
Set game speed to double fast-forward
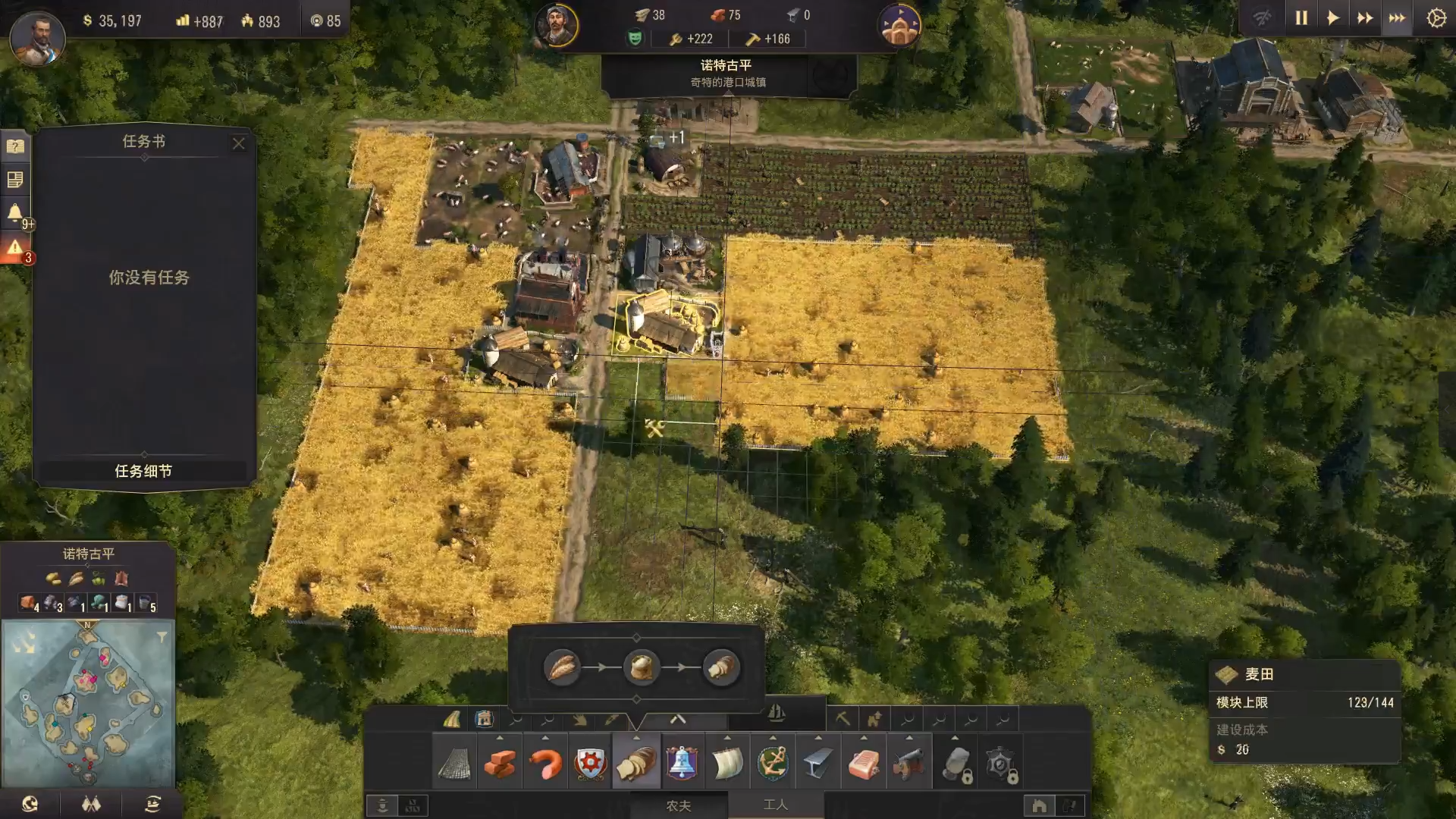1365,18
